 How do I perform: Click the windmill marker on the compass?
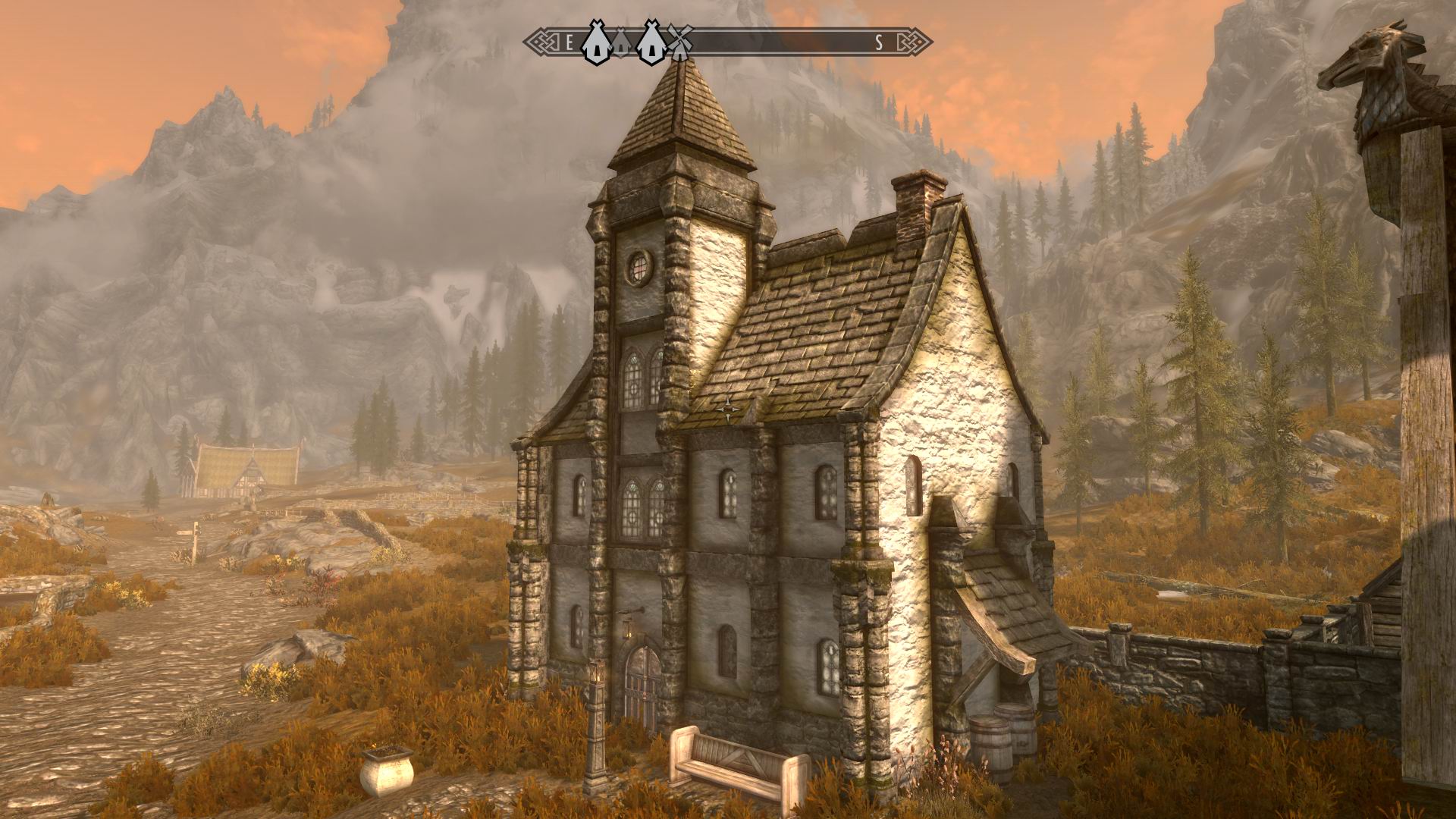pos(679,43)
